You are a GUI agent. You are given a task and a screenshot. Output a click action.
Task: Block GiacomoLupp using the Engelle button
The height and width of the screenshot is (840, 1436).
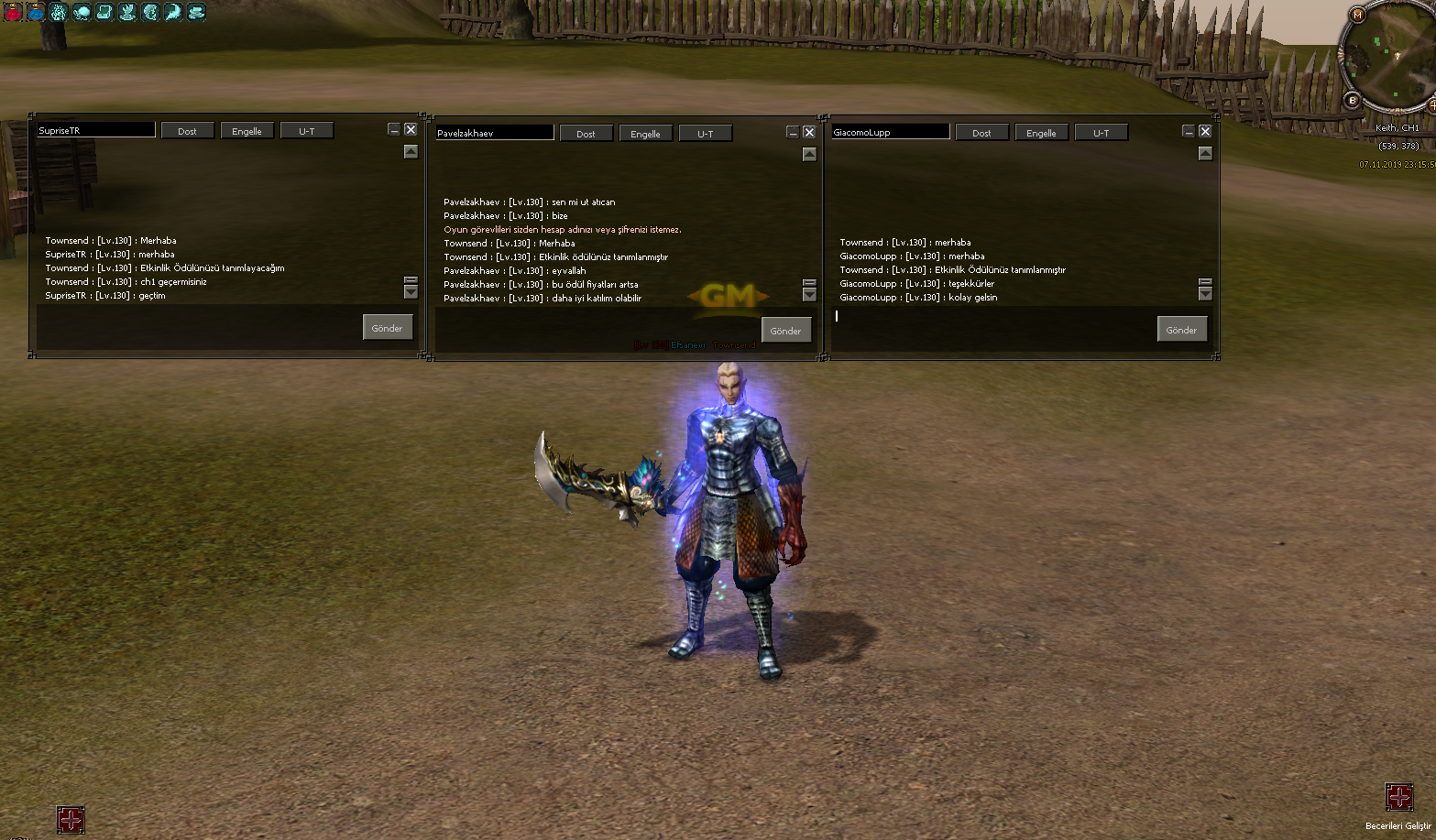tap(1041, 133)
